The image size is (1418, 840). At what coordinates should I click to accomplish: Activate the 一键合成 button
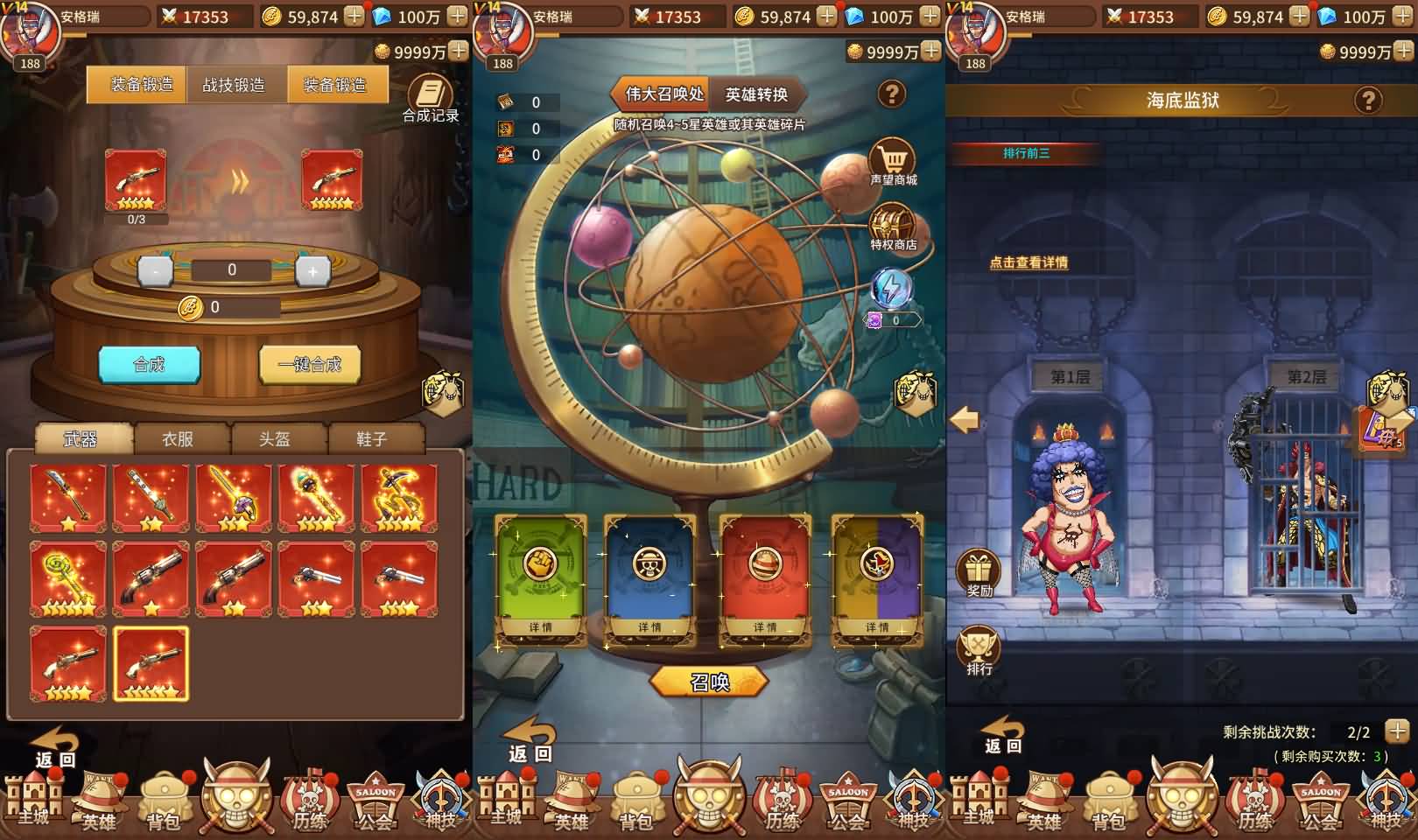click(310, 364)
